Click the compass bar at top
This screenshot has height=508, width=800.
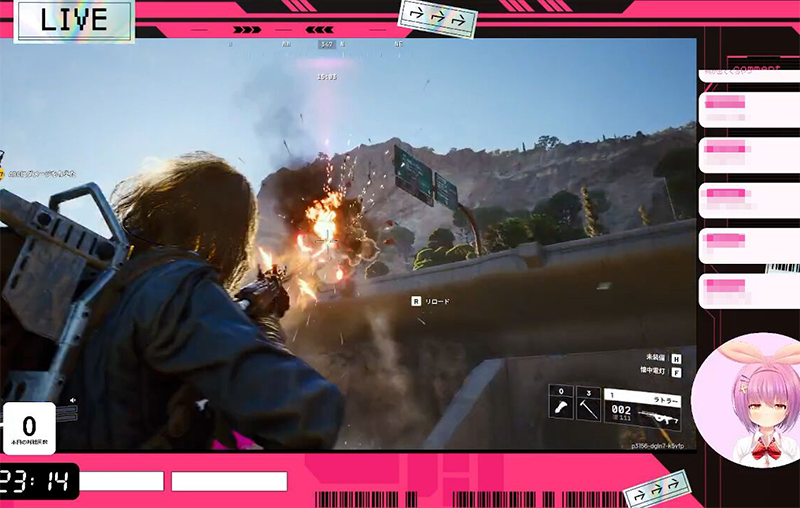click(x=327, y=44)
